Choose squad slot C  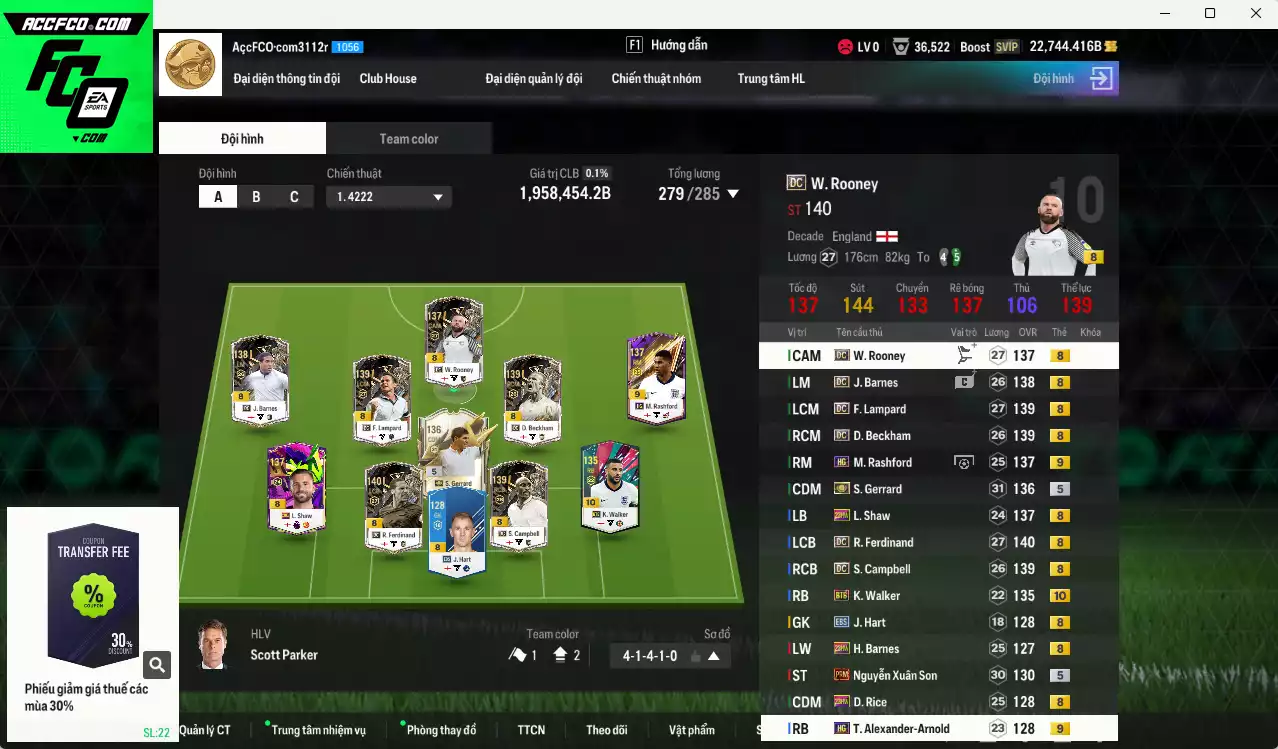click(294, 196)
